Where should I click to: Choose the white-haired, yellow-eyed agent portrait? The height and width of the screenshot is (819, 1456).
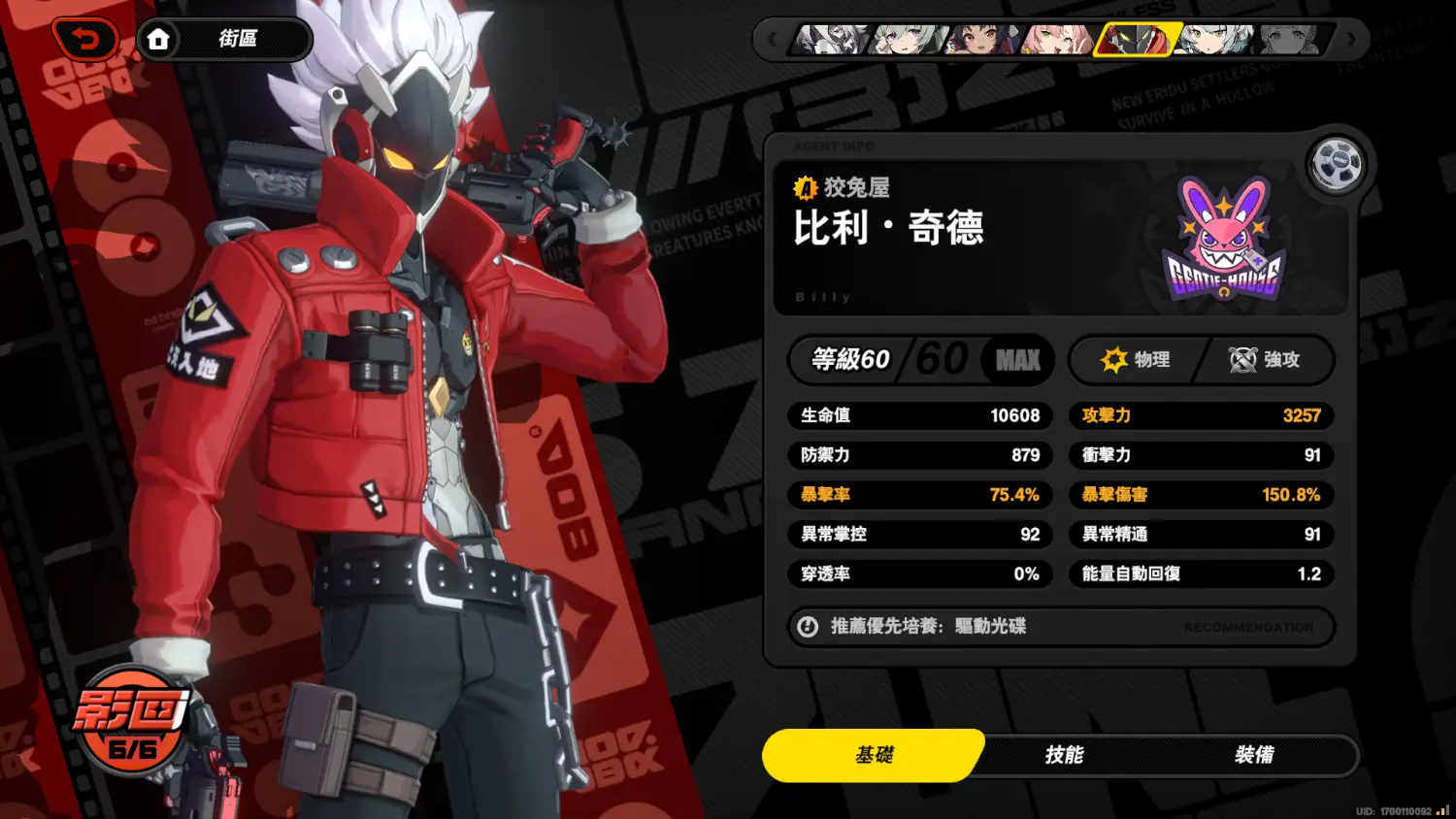1213,40
